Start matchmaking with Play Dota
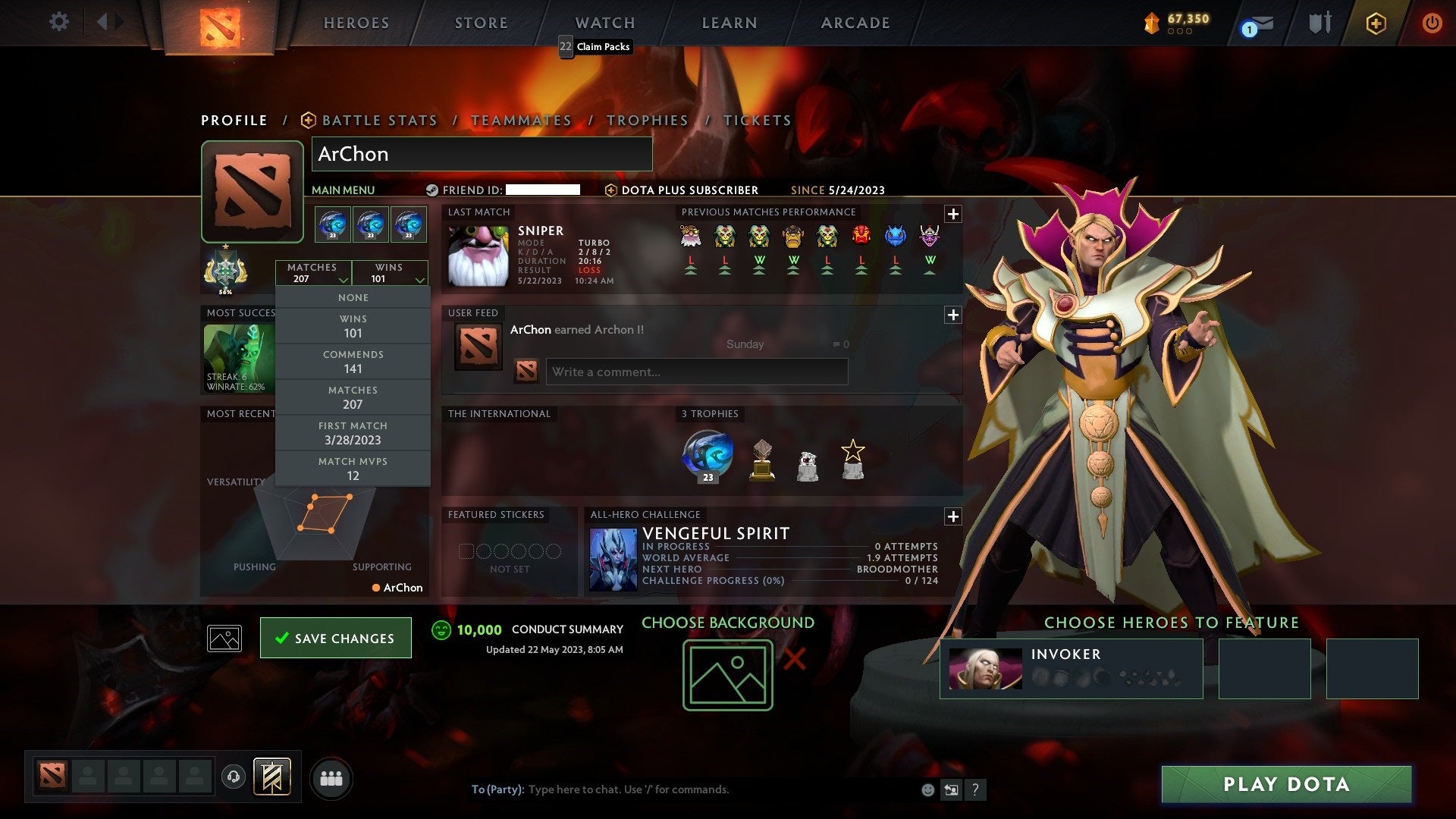The height and width of the screenshot is (819, 1456). (x=1286, y=784)
